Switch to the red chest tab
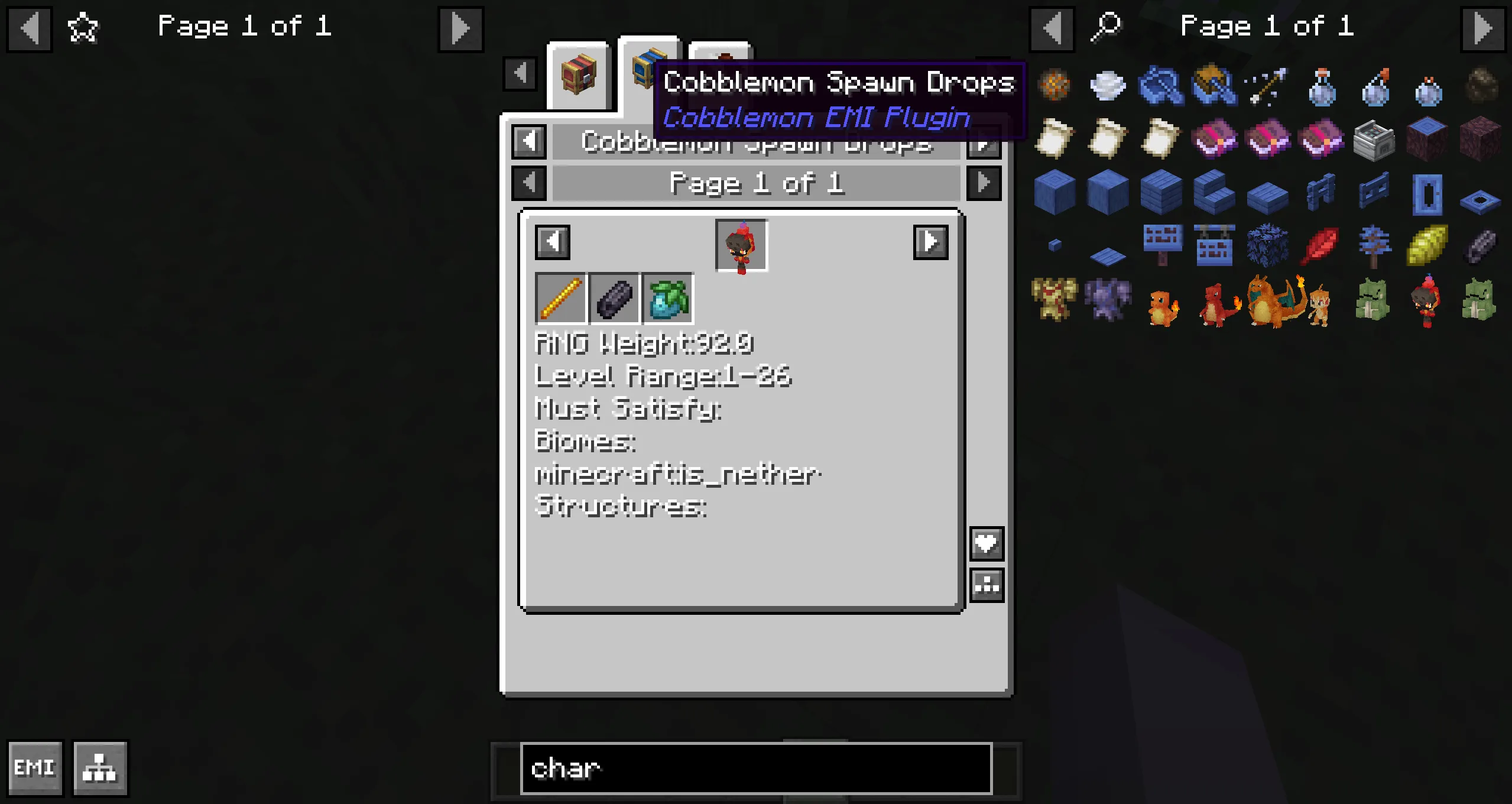The image size is (1512, 804). click(578, 75)
